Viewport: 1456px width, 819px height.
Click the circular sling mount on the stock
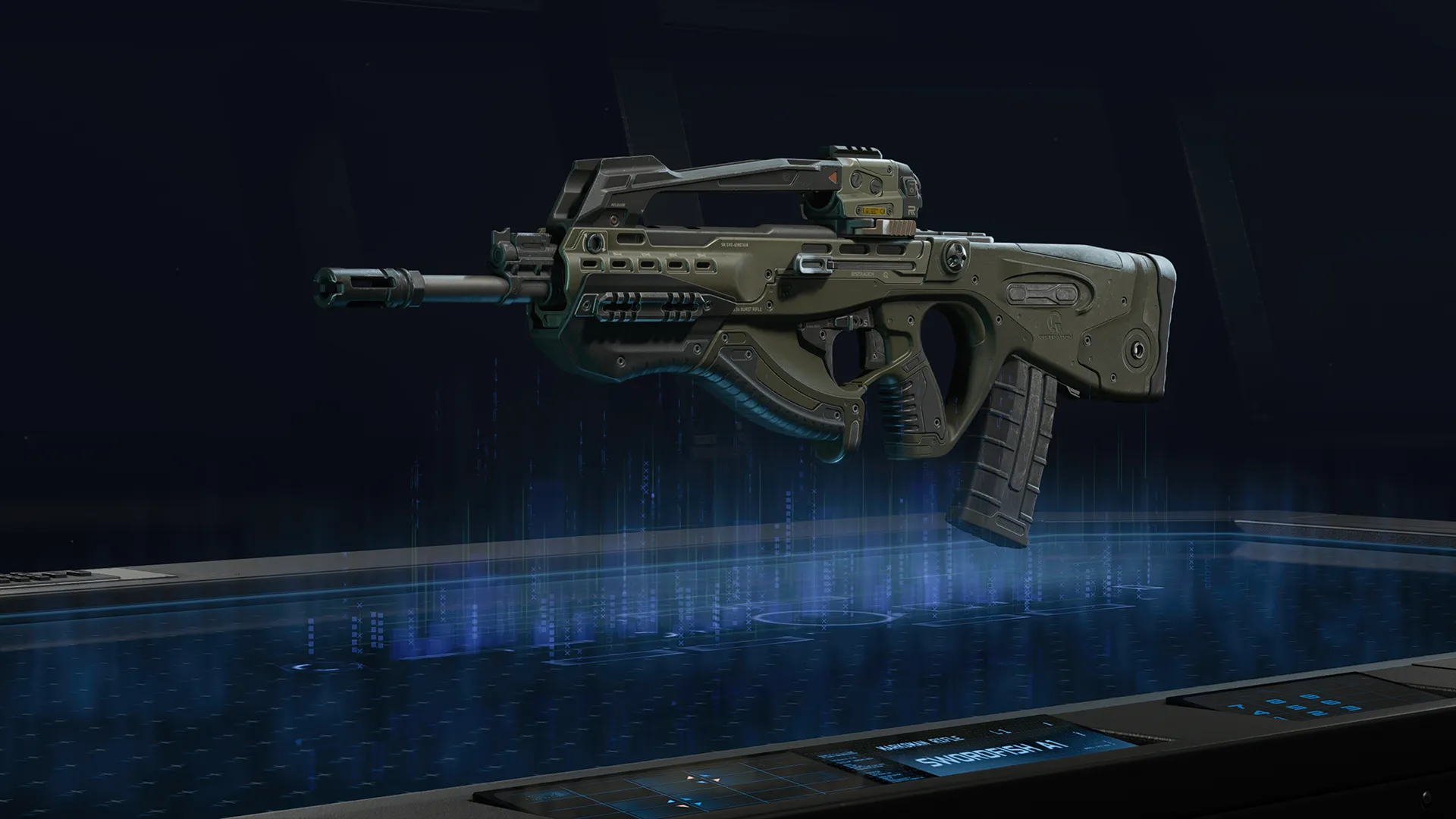(x=1137, y=349)
